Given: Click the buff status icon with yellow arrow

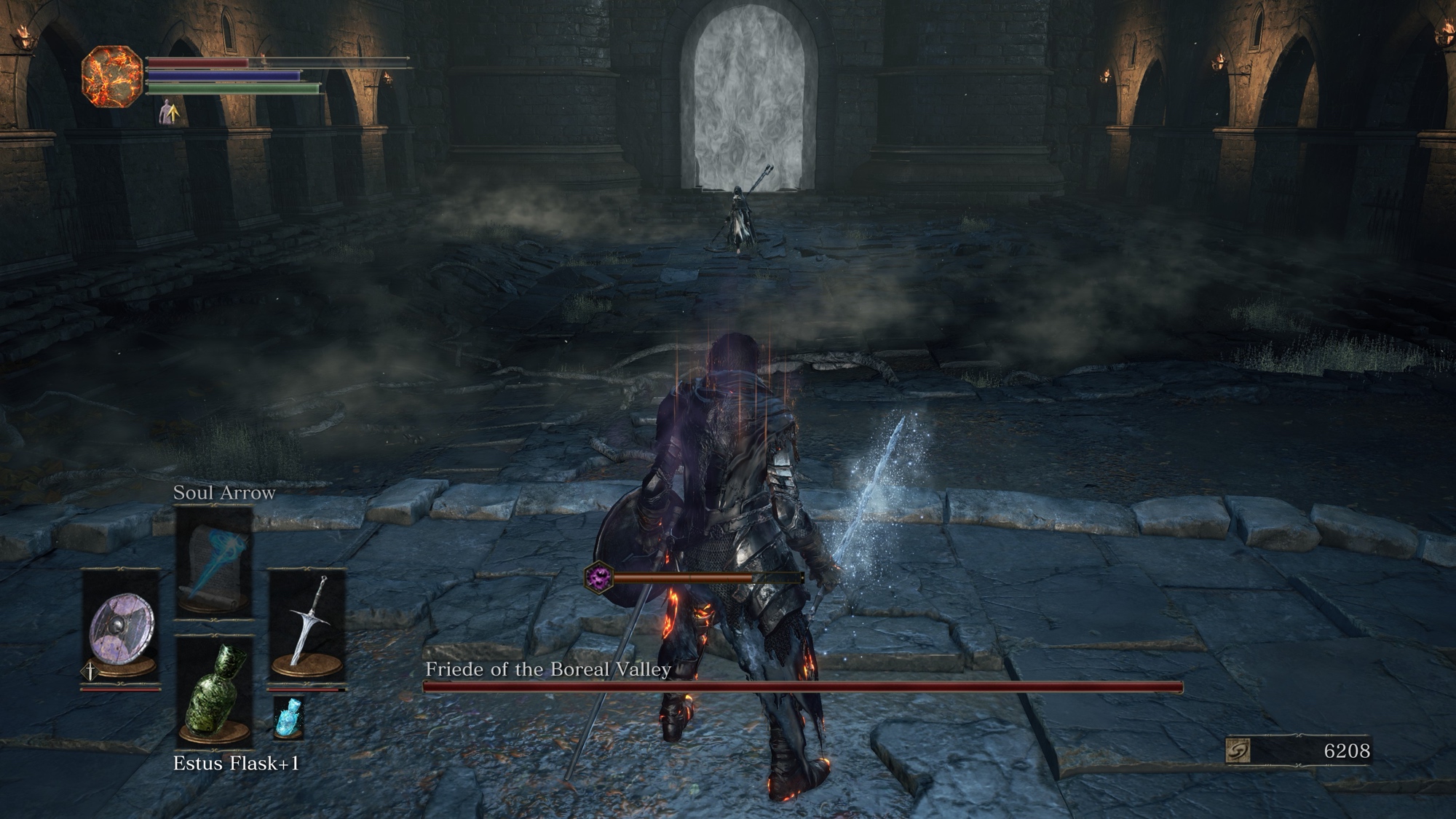Looking at the screenshot, I should coord(170,112).
